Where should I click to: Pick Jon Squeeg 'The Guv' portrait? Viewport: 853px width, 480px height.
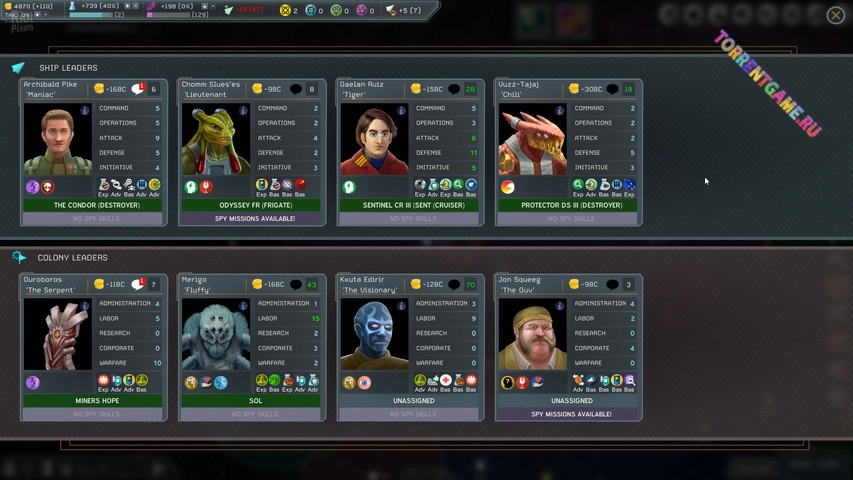pos(532,334)
